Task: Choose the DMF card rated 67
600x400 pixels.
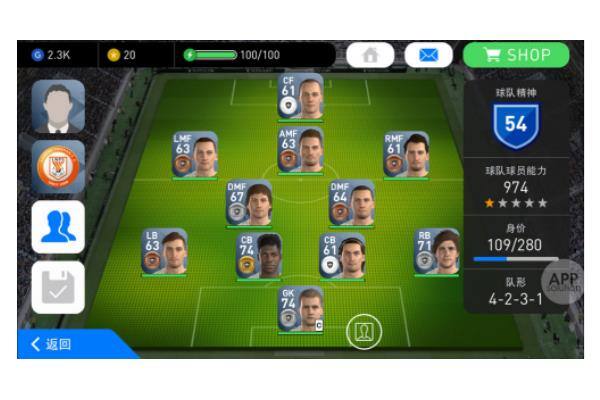Action: pos(248,203)
